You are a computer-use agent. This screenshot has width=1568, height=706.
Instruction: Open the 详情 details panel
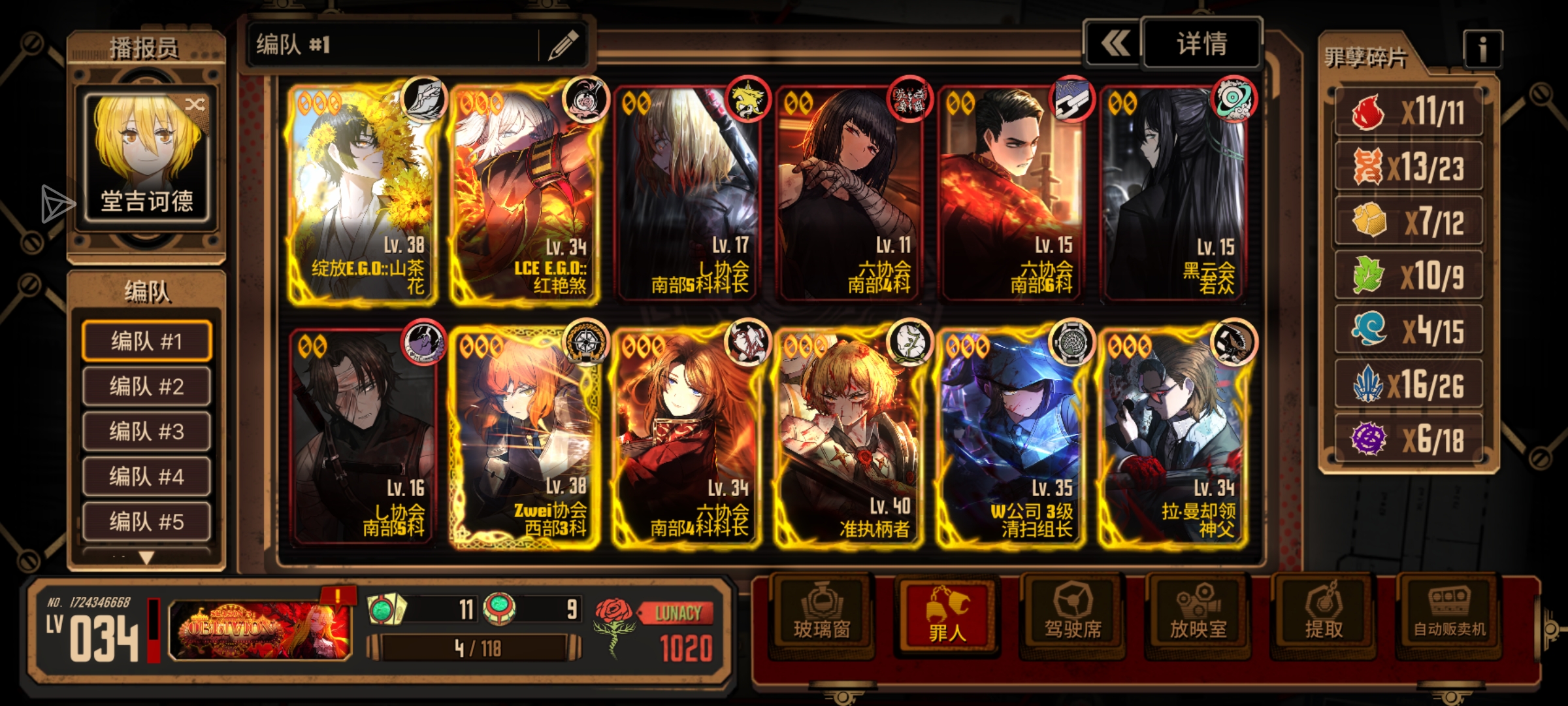coord(1201,44)
